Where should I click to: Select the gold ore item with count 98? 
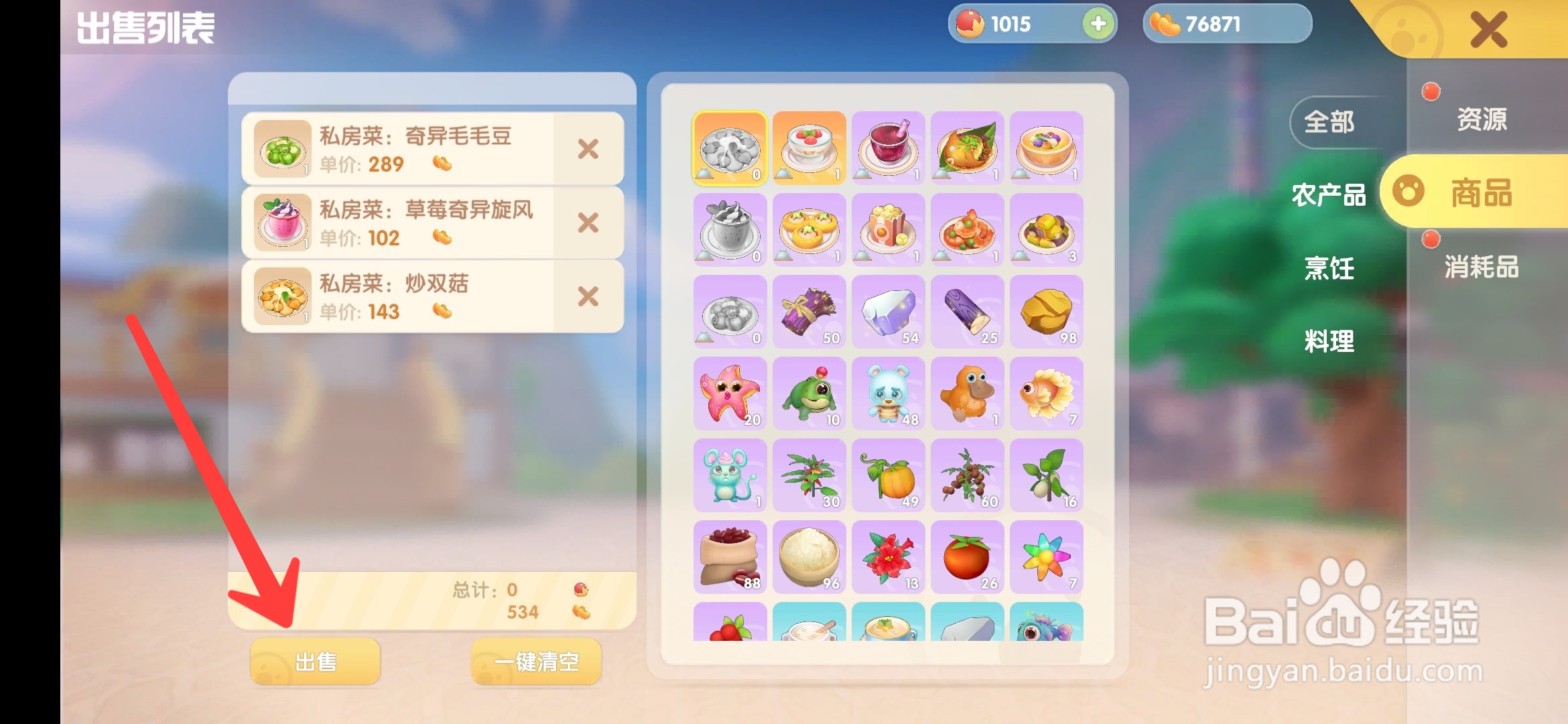tap(1047, 312)
